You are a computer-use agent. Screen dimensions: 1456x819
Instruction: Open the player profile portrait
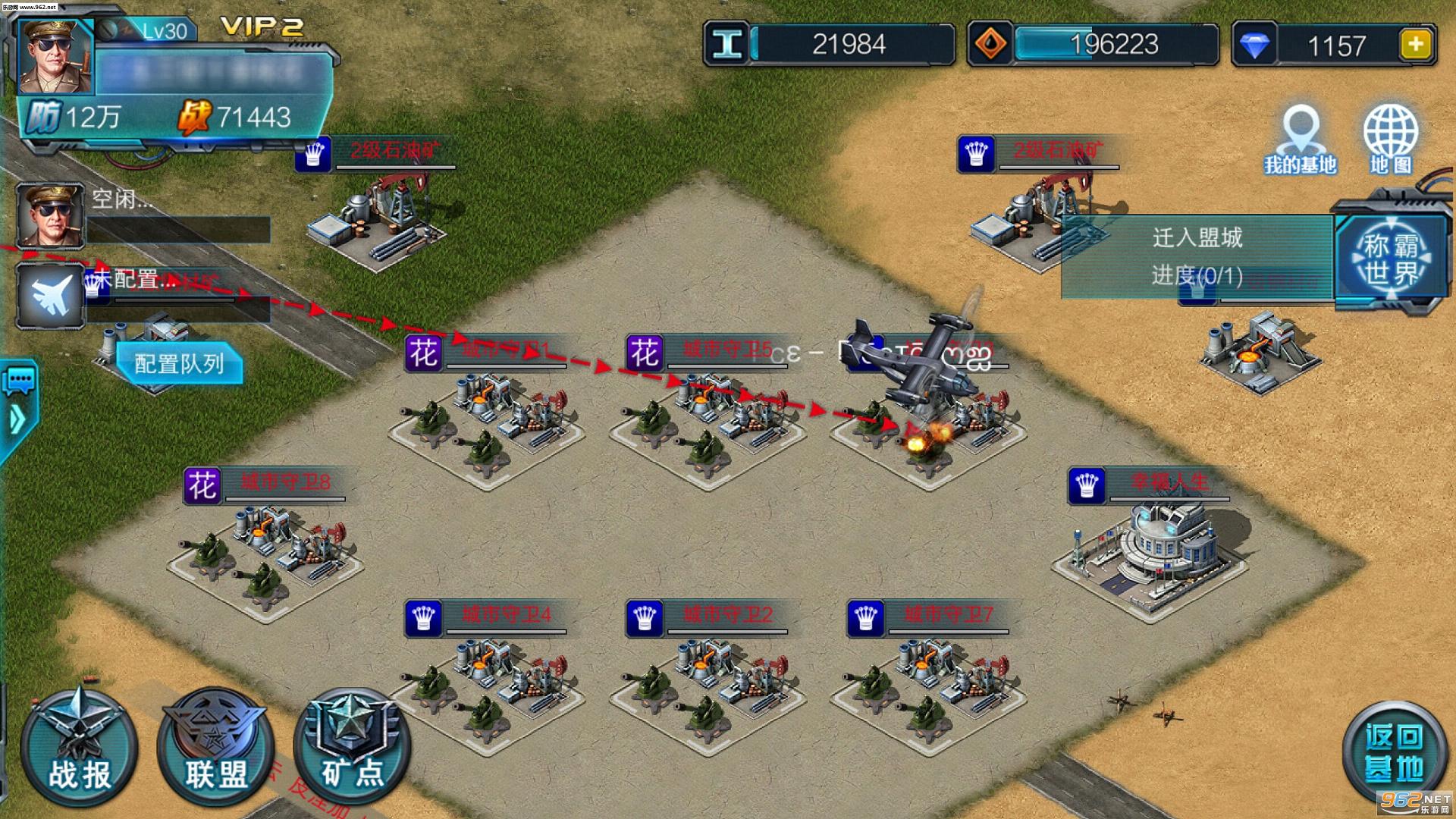tap(55, 57)
